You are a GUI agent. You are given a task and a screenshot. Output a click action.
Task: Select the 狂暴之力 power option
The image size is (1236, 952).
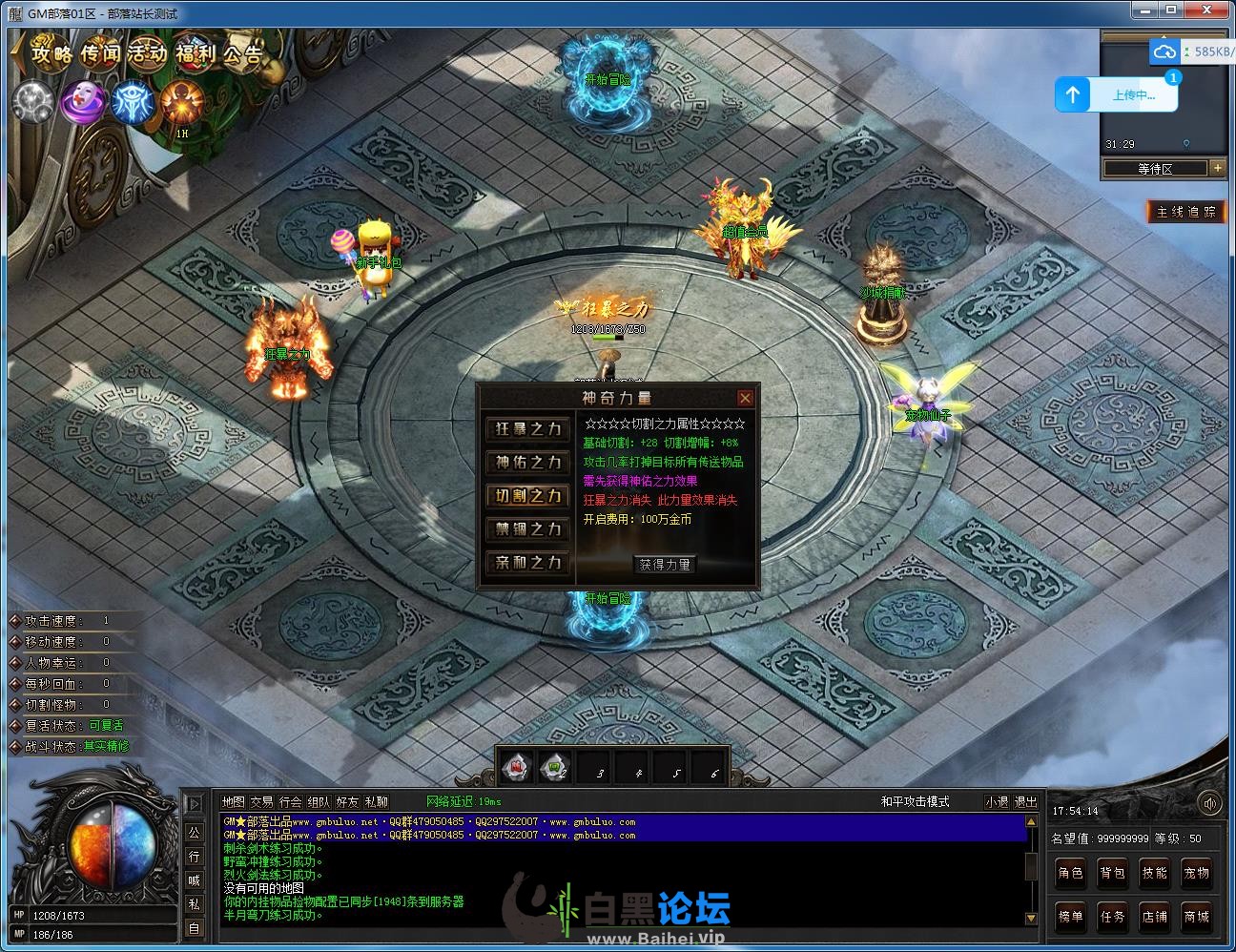[x=528, y=429]
